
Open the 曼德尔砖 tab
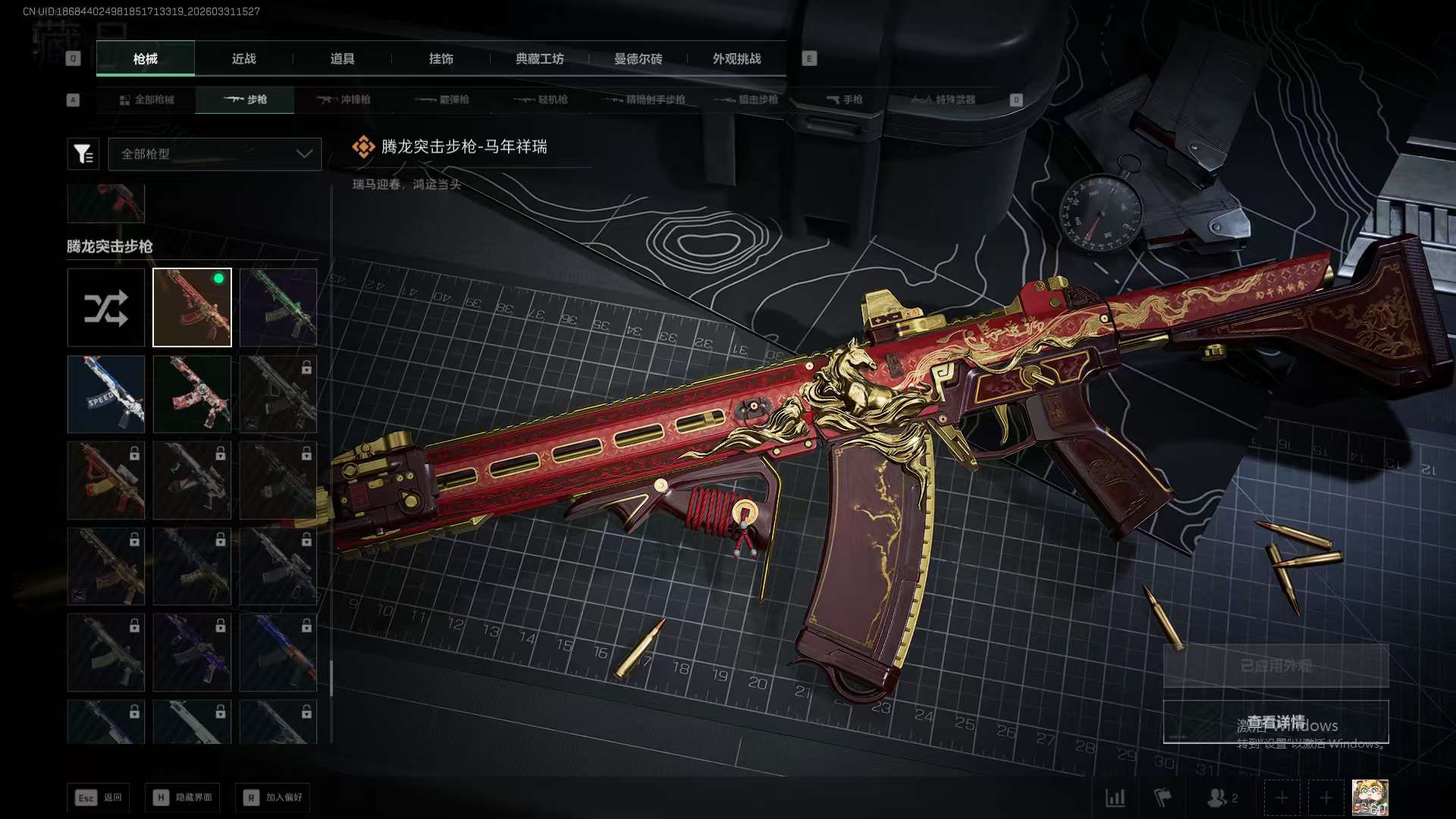coord(638,59)
